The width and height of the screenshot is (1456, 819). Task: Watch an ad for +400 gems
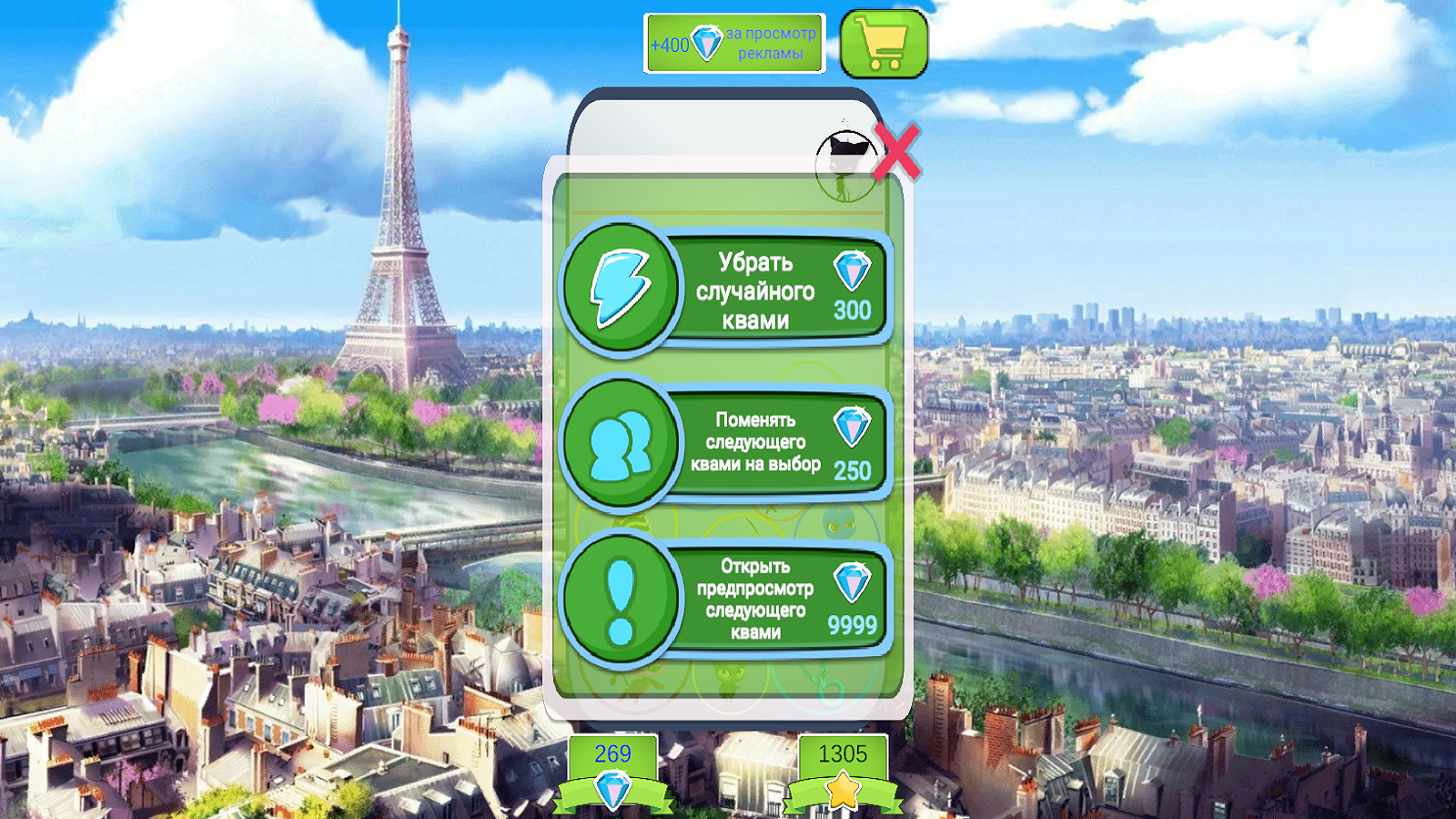[x=735, y=43]
